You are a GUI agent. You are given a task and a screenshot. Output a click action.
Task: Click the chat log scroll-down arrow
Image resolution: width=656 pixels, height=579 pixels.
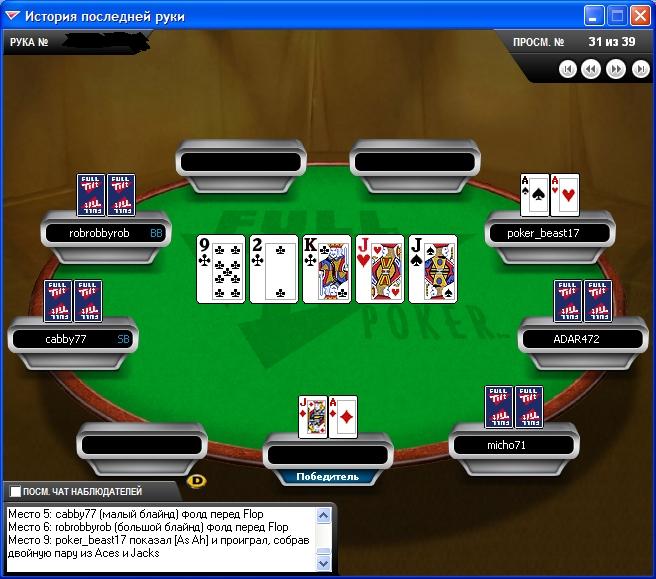click(x=323, y=563)
